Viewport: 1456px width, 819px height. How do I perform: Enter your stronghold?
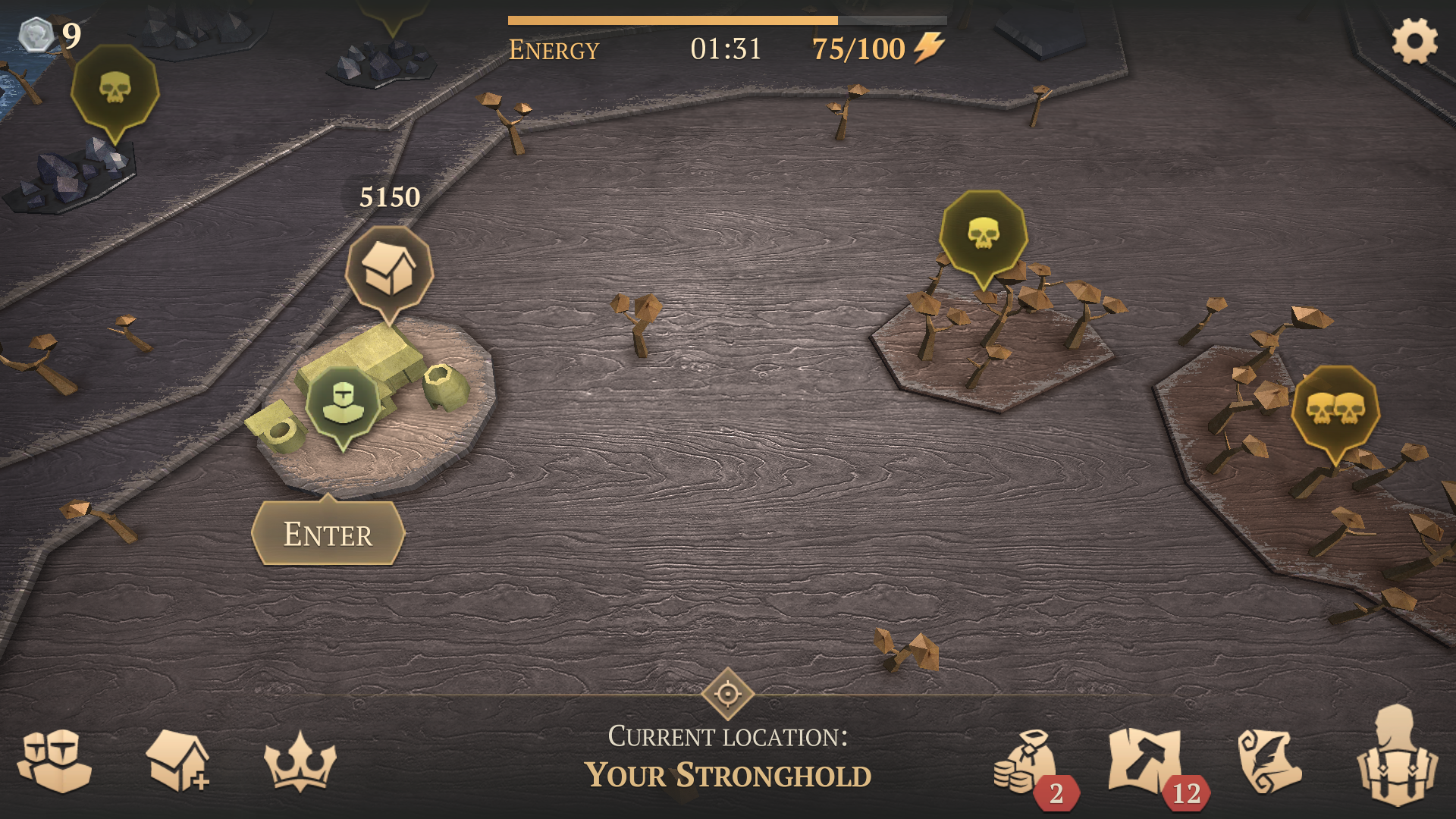point(328,534)
